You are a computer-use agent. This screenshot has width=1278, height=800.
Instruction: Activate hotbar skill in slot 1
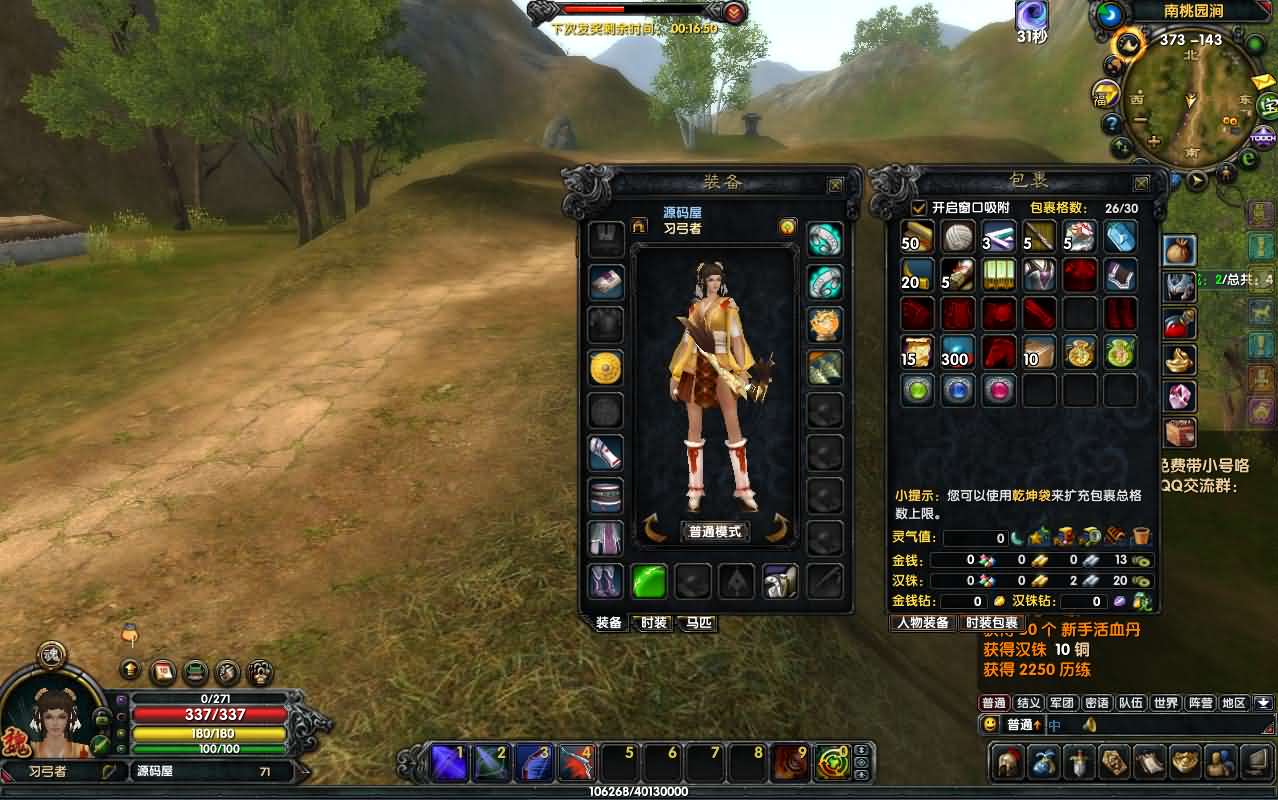447,763
